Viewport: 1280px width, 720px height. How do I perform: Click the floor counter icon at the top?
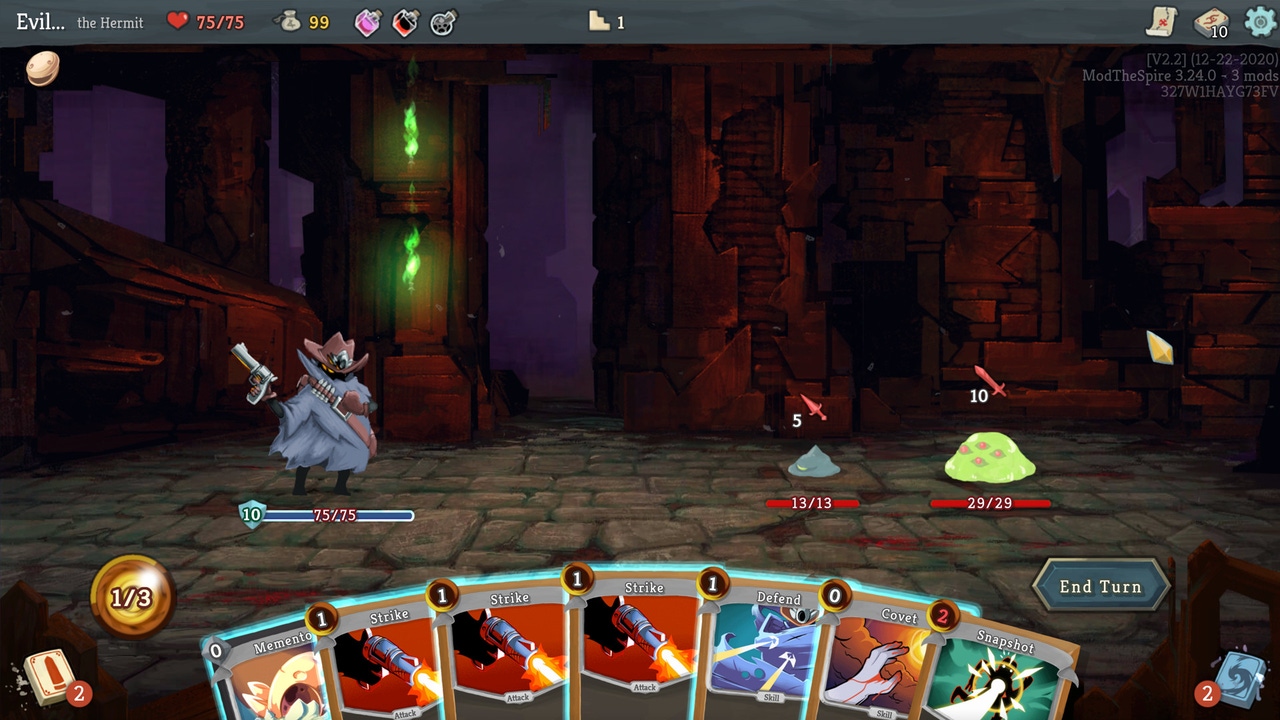pyautogui.click(x=600, y=20)
